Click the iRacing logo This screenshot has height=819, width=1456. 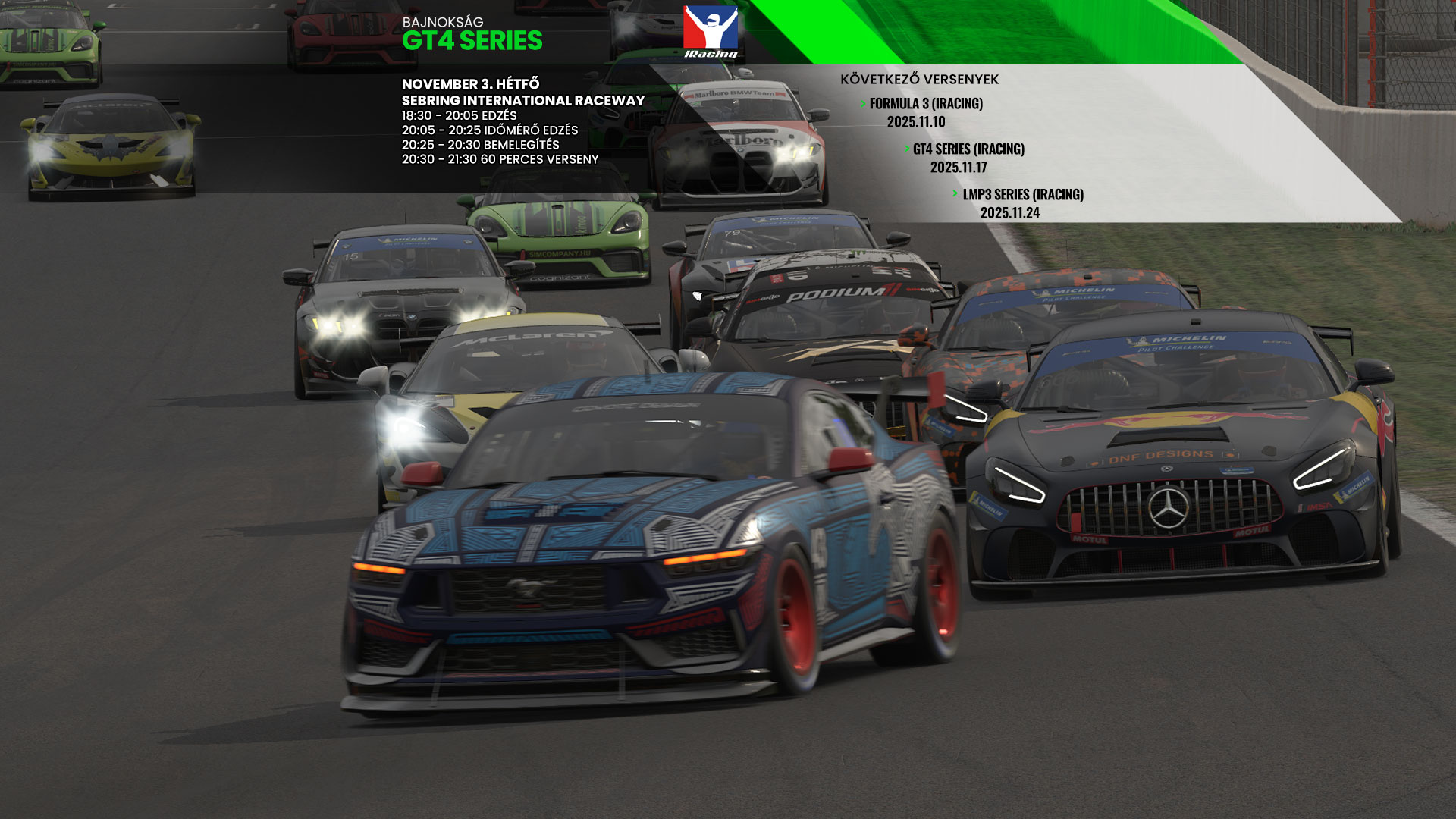[x=711, y=33]
